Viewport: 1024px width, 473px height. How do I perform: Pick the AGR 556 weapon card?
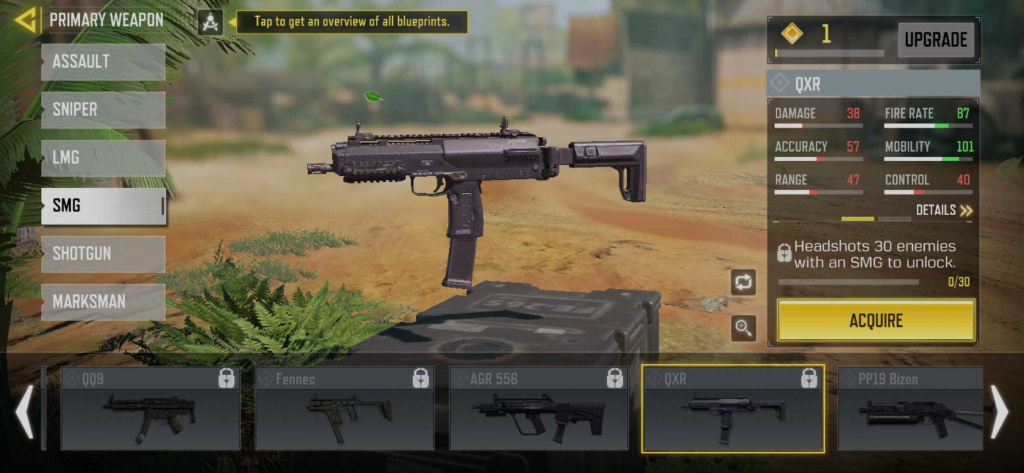pyautogui.click(x=538, y=408)
